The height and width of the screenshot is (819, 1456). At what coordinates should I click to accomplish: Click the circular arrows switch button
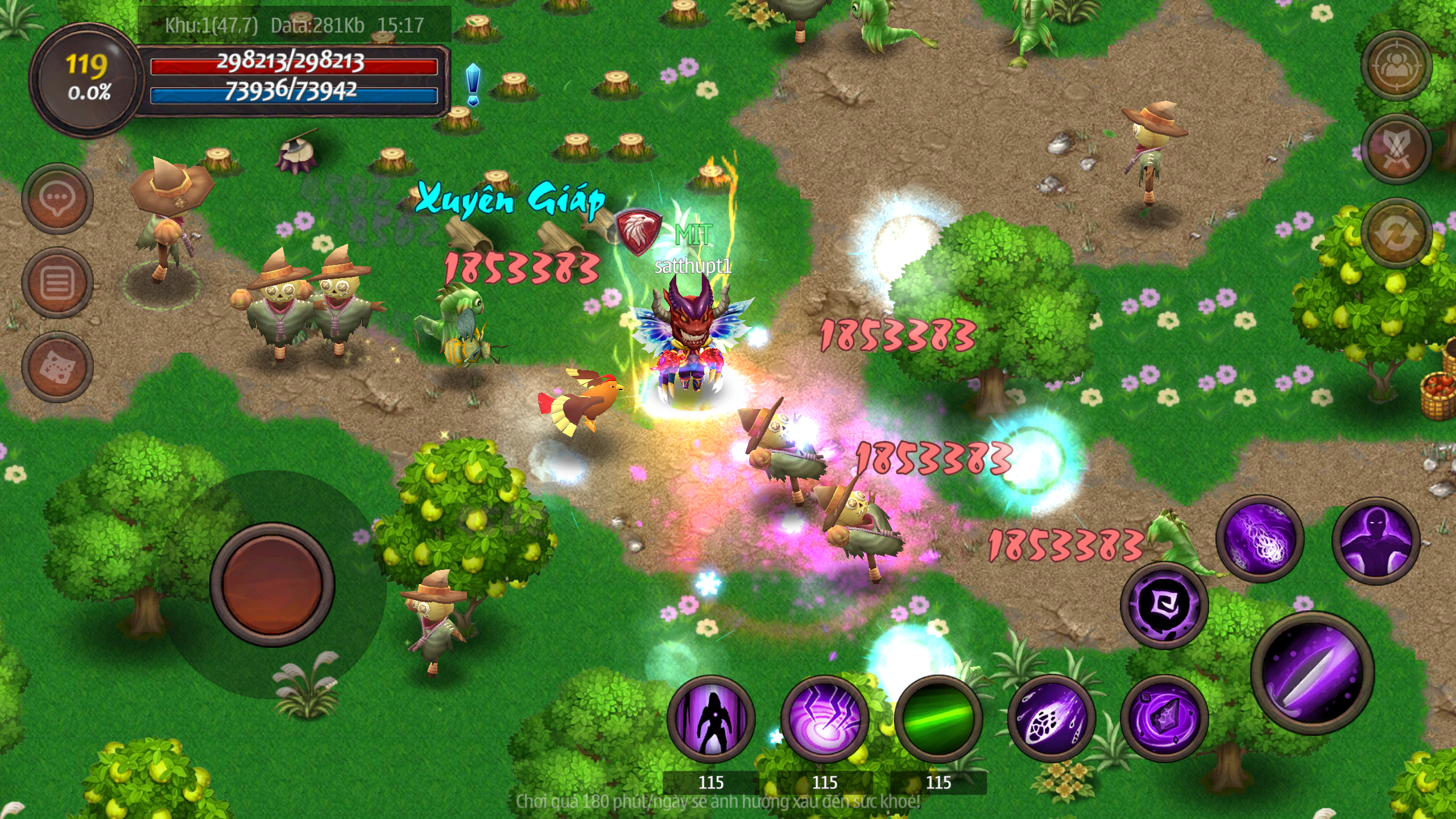[x=1396, y=233]
